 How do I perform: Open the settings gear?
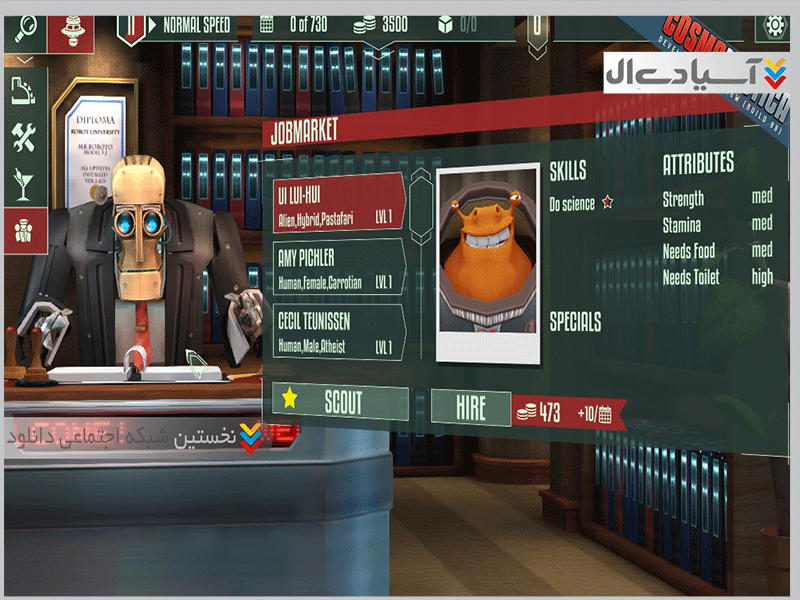(x=774, y=25)
